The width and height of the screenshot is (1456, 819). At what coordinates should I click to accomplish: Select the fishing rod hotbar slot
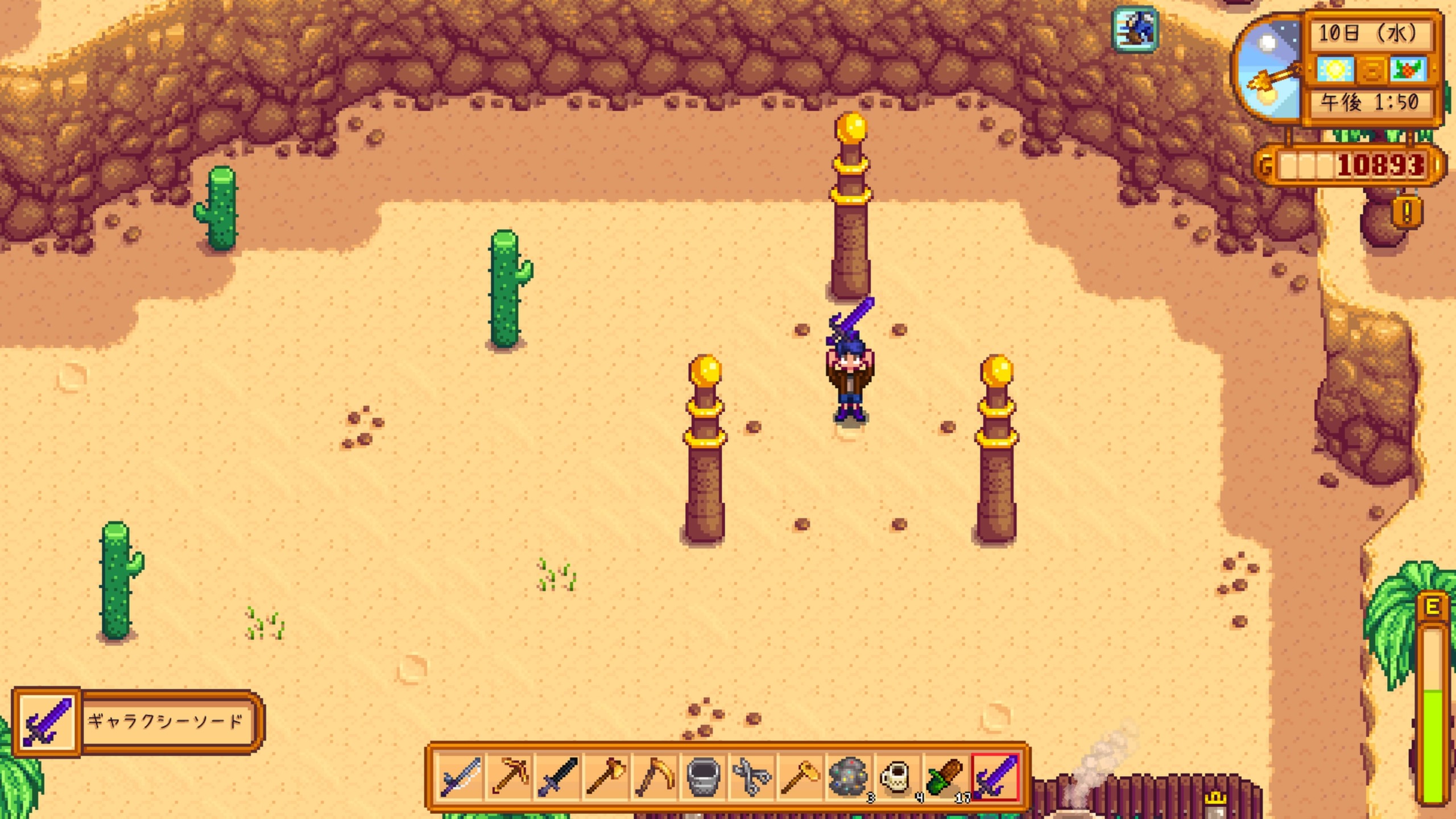click(x=461, y=777)
